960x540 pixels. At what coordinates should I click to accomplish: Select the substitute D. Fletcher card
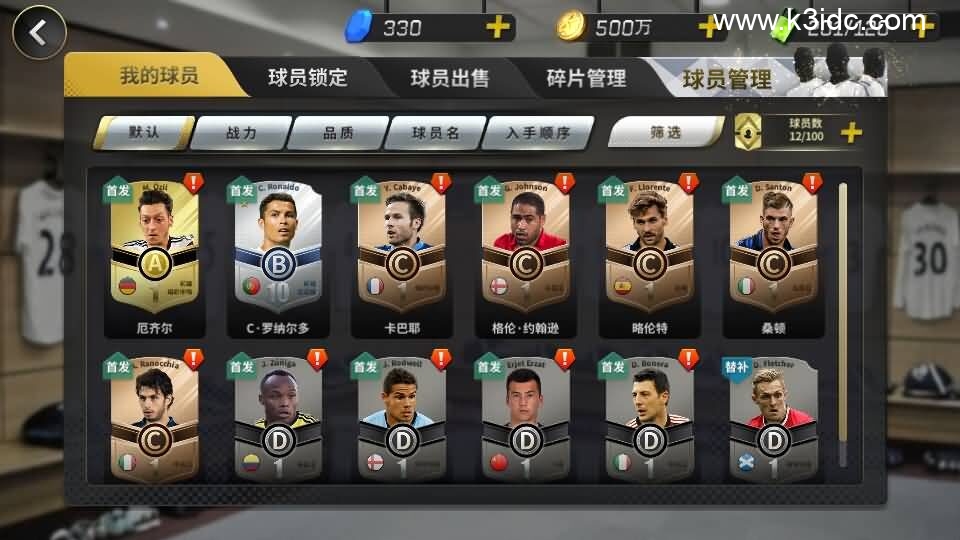[x=773, y=418]
